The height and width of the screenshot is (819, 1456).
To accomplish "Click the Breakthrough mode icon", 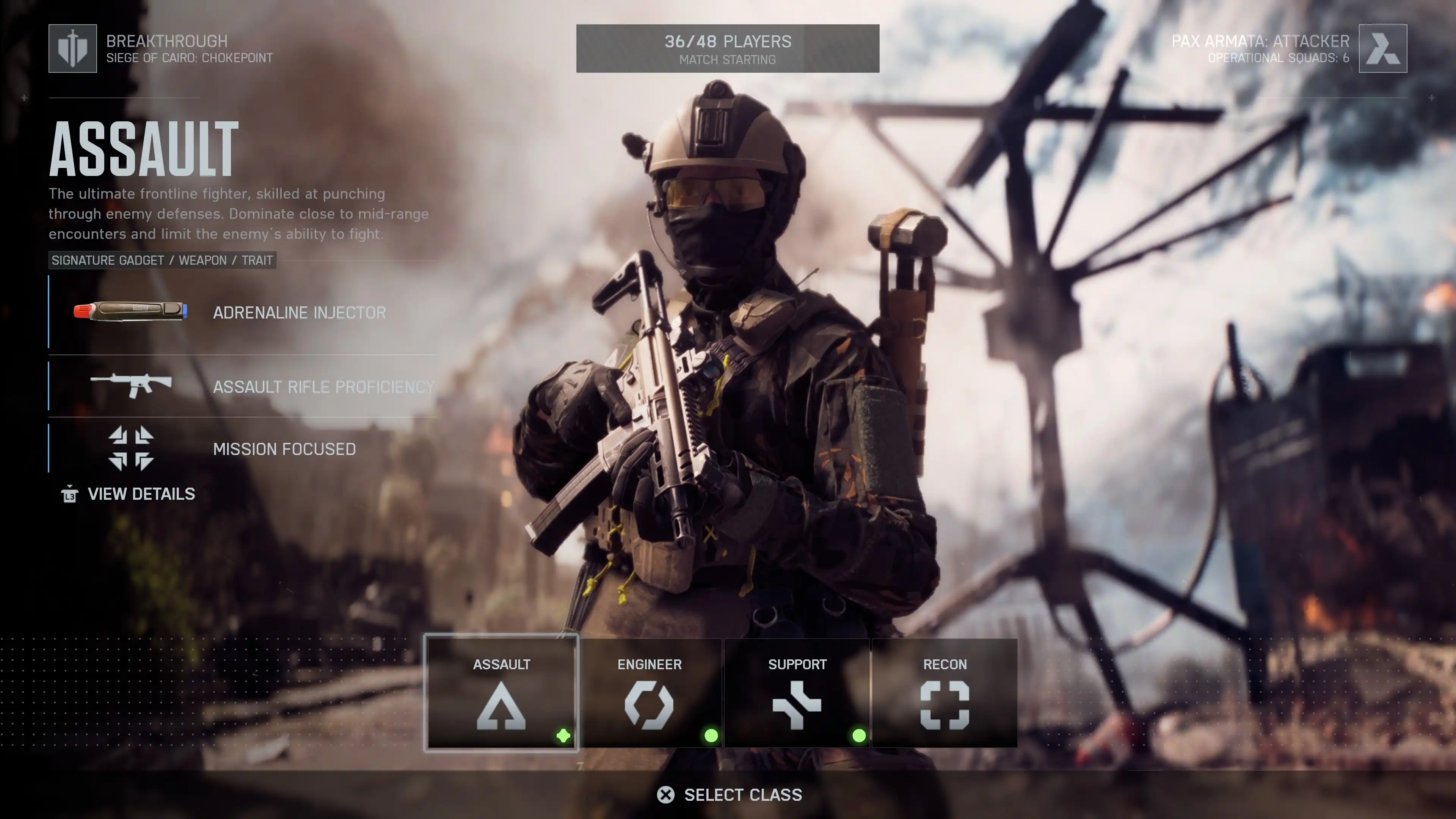I will pyautogui.click(x=73, y=49).
